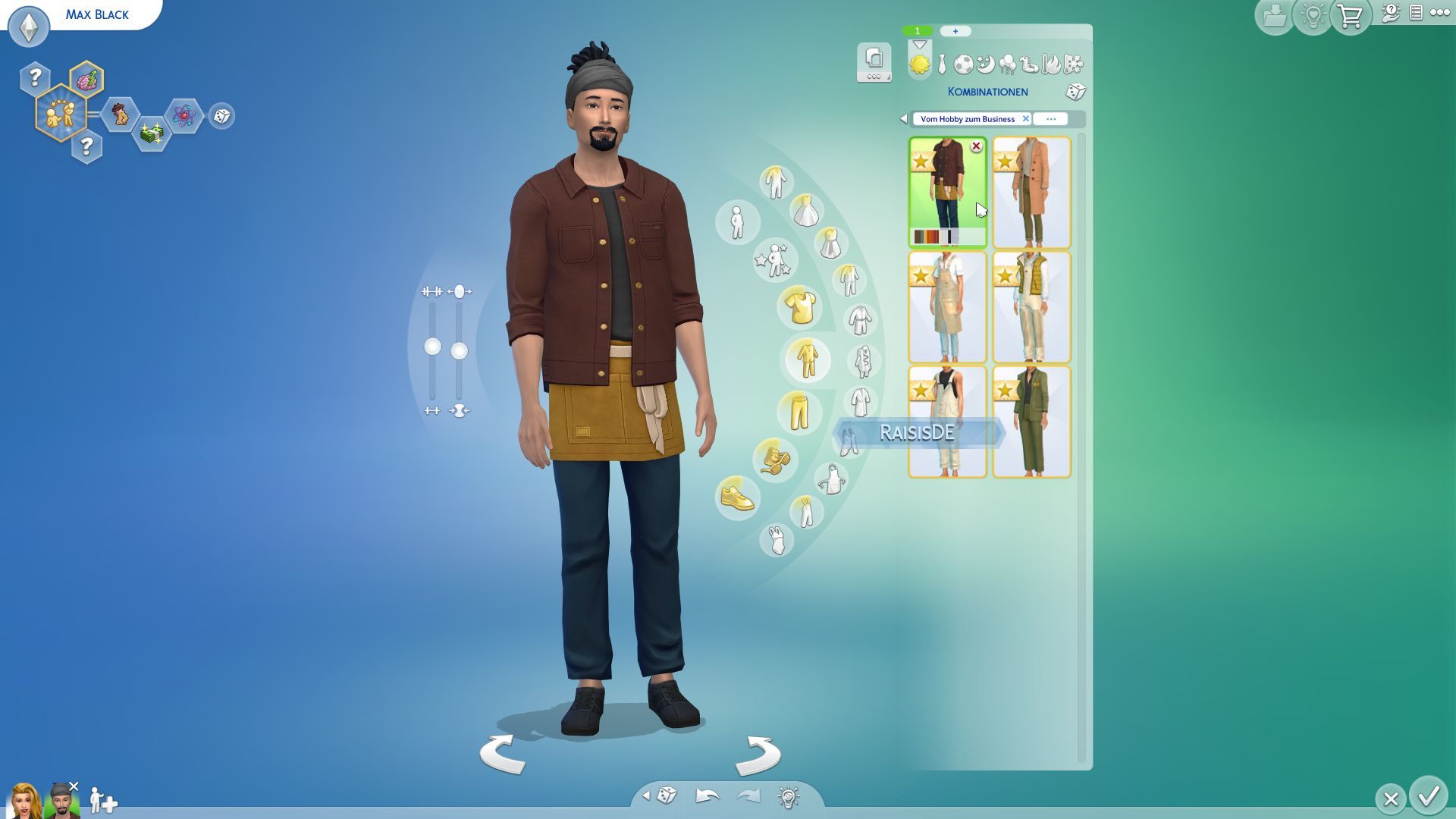Screen dimensions: 1456x819
Task: Open the yellow shoe footwear category
Action: 737,497
